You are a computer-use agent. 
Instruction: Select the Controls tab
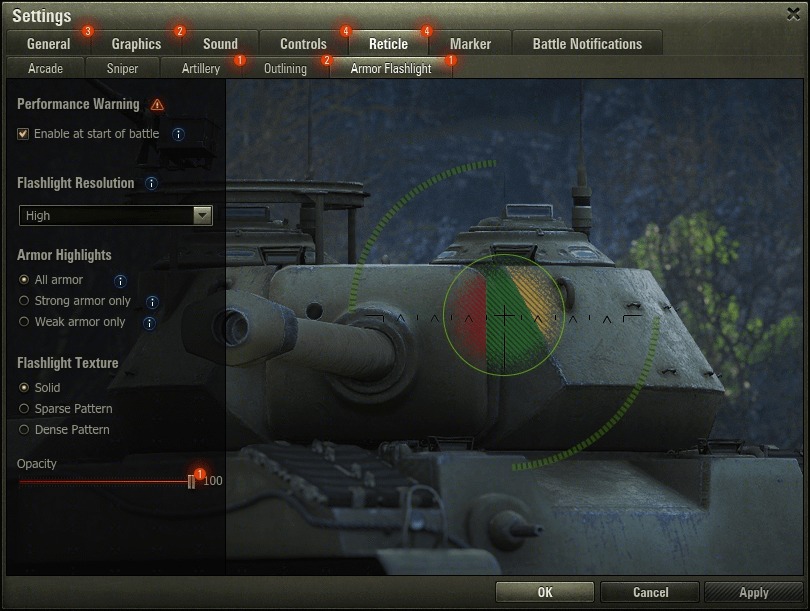pos(303,44)
